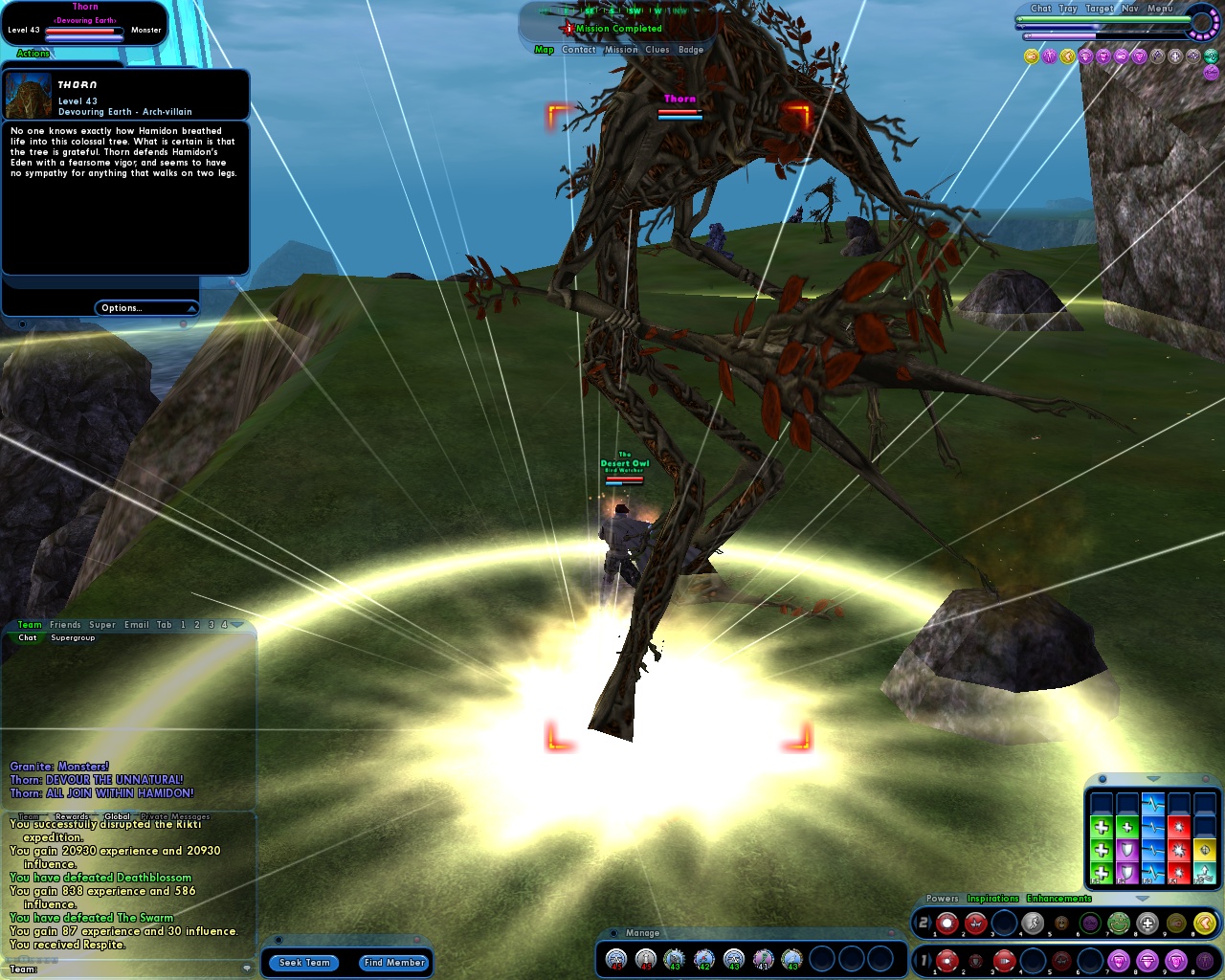Open the Map window

coord(544,49)
